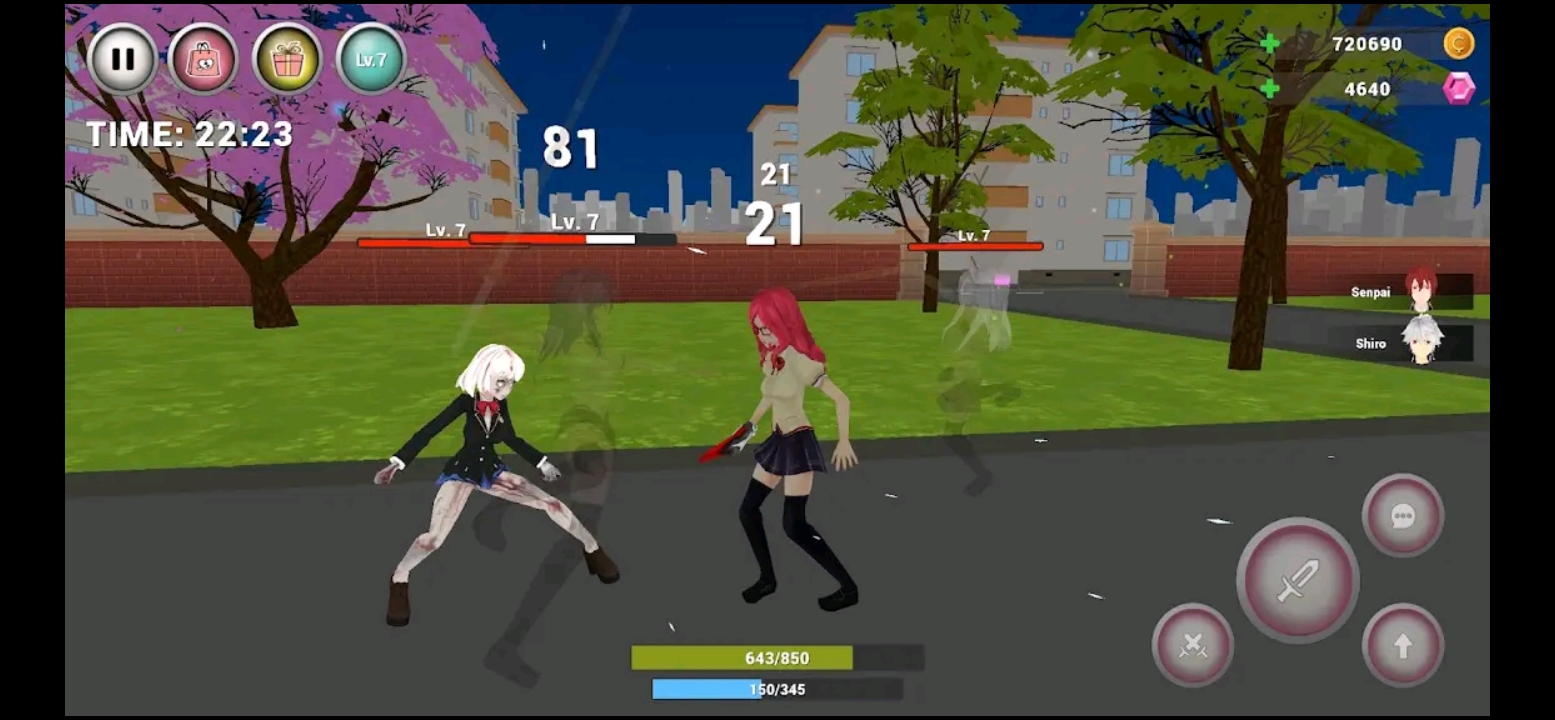The image size is (1555, 720).
Task: Toggle the pause button
Action: point(122,56)
